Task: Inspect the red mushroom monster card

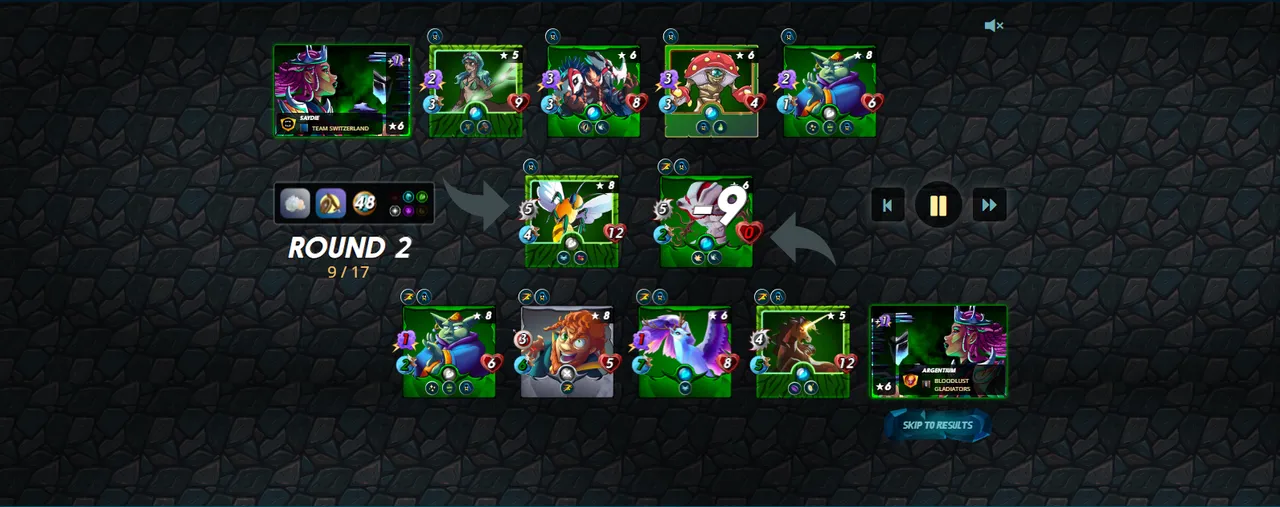Action: point(711,91)
